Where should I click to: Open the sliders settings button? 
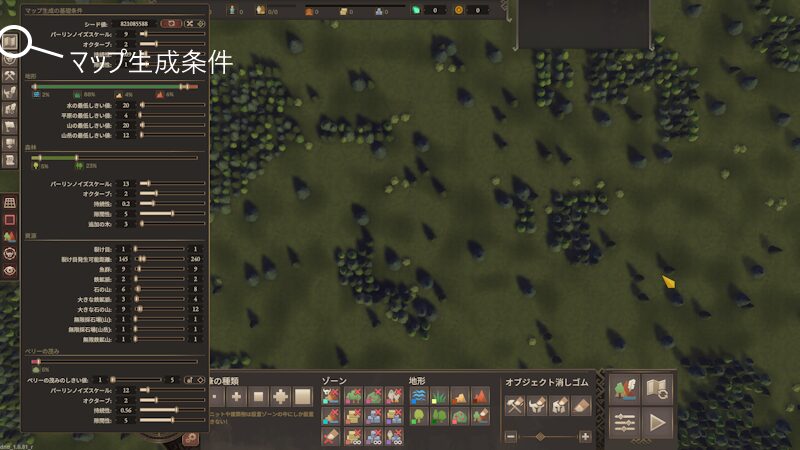click(x=624, y=423)
